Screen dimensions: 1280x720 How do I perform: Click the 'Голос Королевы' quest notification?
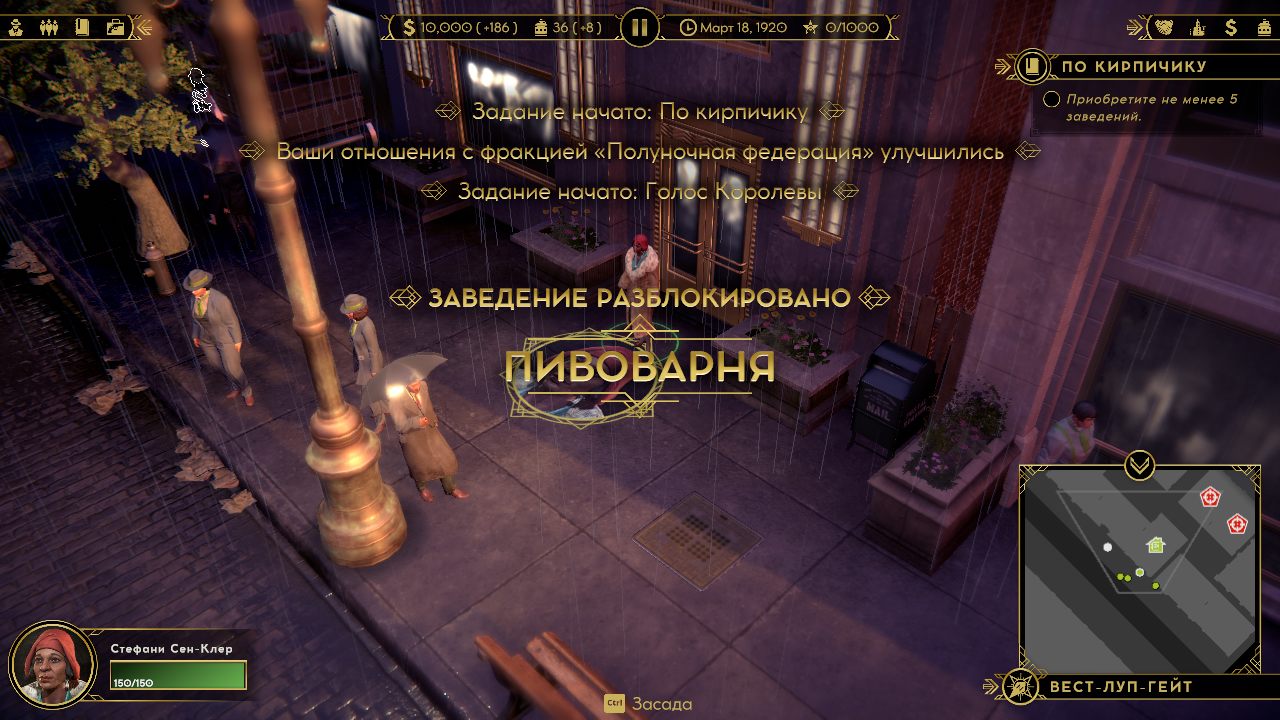pos(640,194)
